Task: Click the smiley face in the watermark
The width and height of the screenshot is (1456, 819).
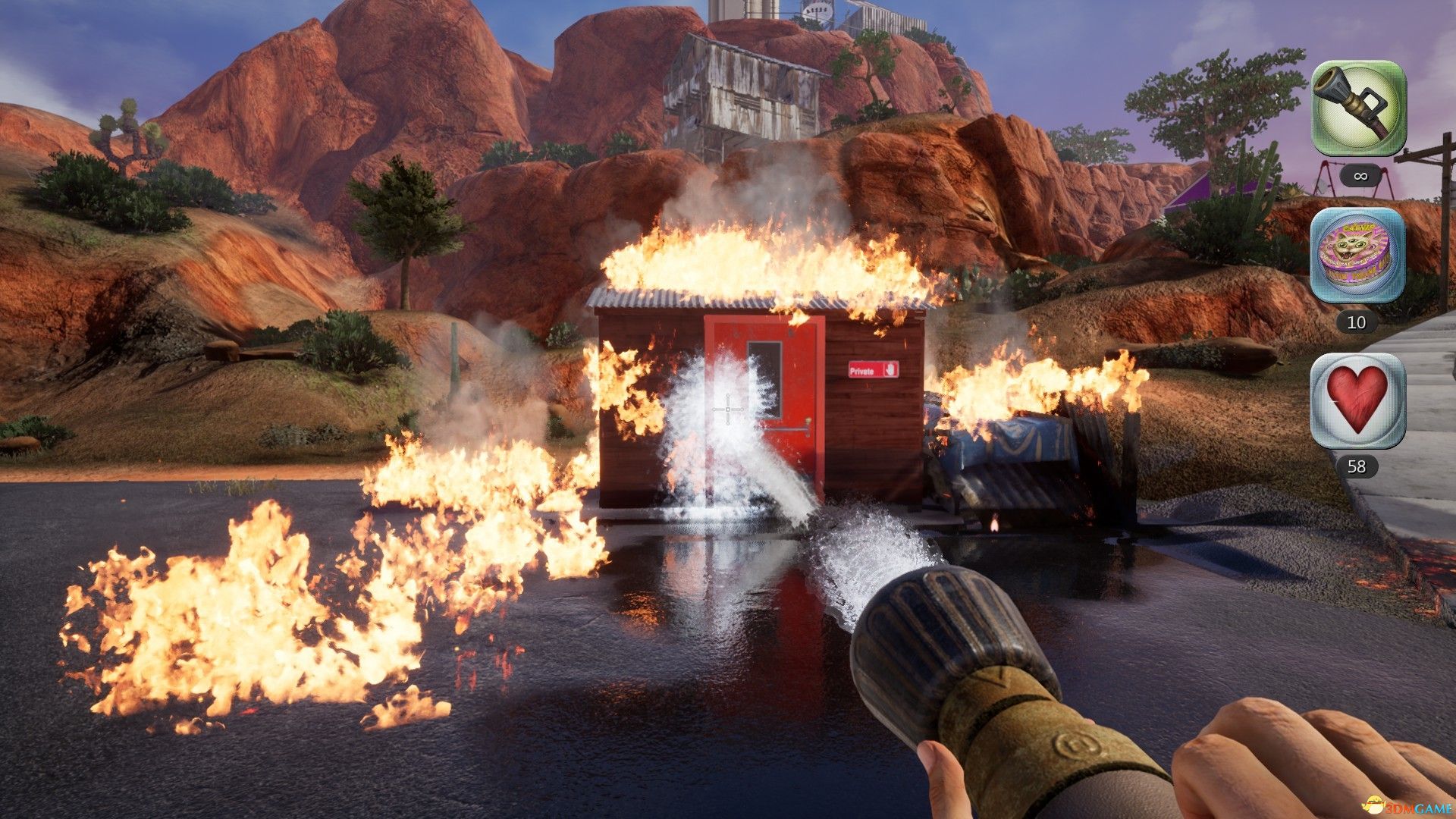Action: (1375, 804)
